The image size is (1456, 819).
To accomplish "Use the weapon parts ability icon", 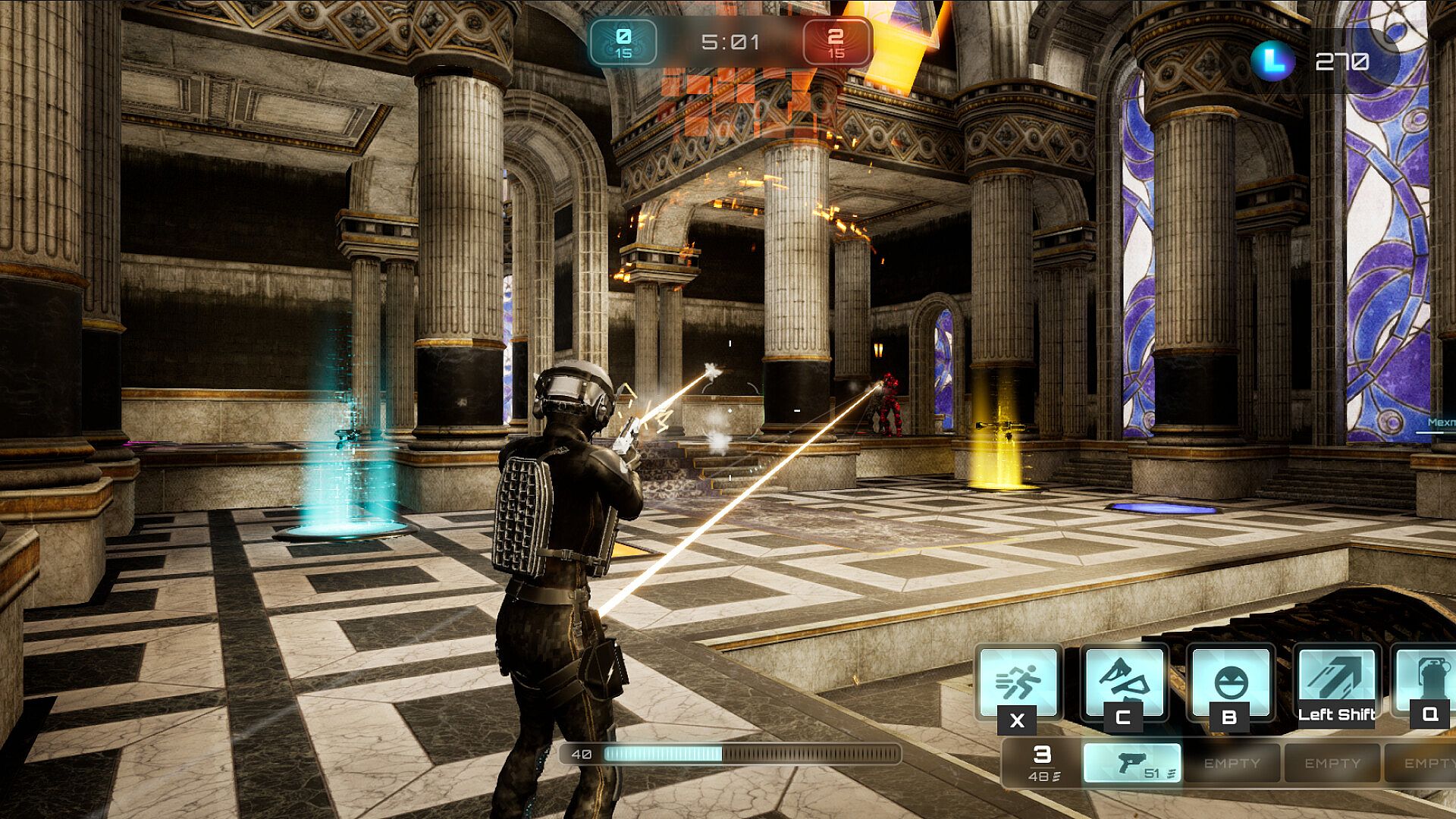I will (x=1123, y=681).
